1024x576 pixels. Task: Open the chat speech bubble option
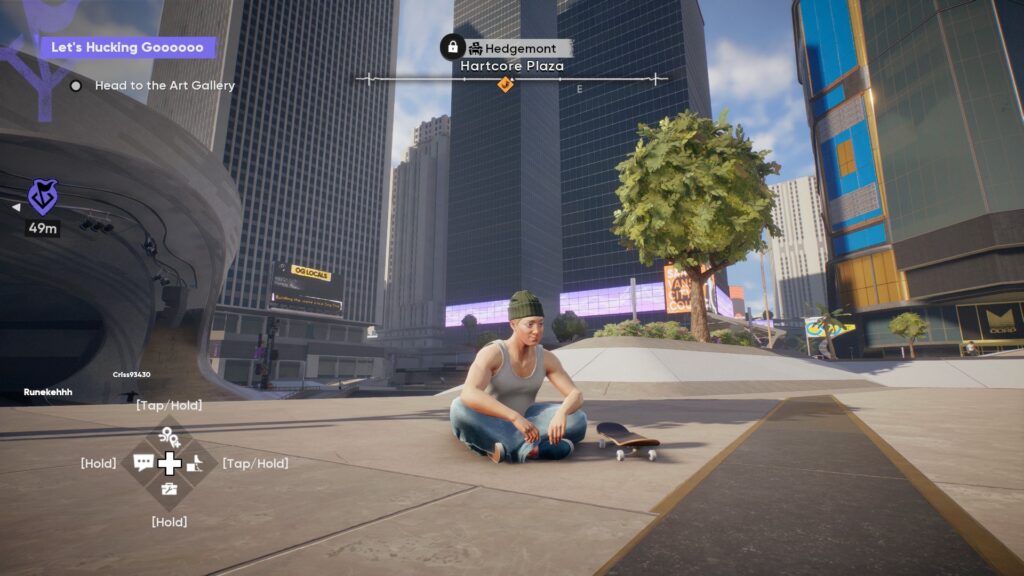coord(143,463)
